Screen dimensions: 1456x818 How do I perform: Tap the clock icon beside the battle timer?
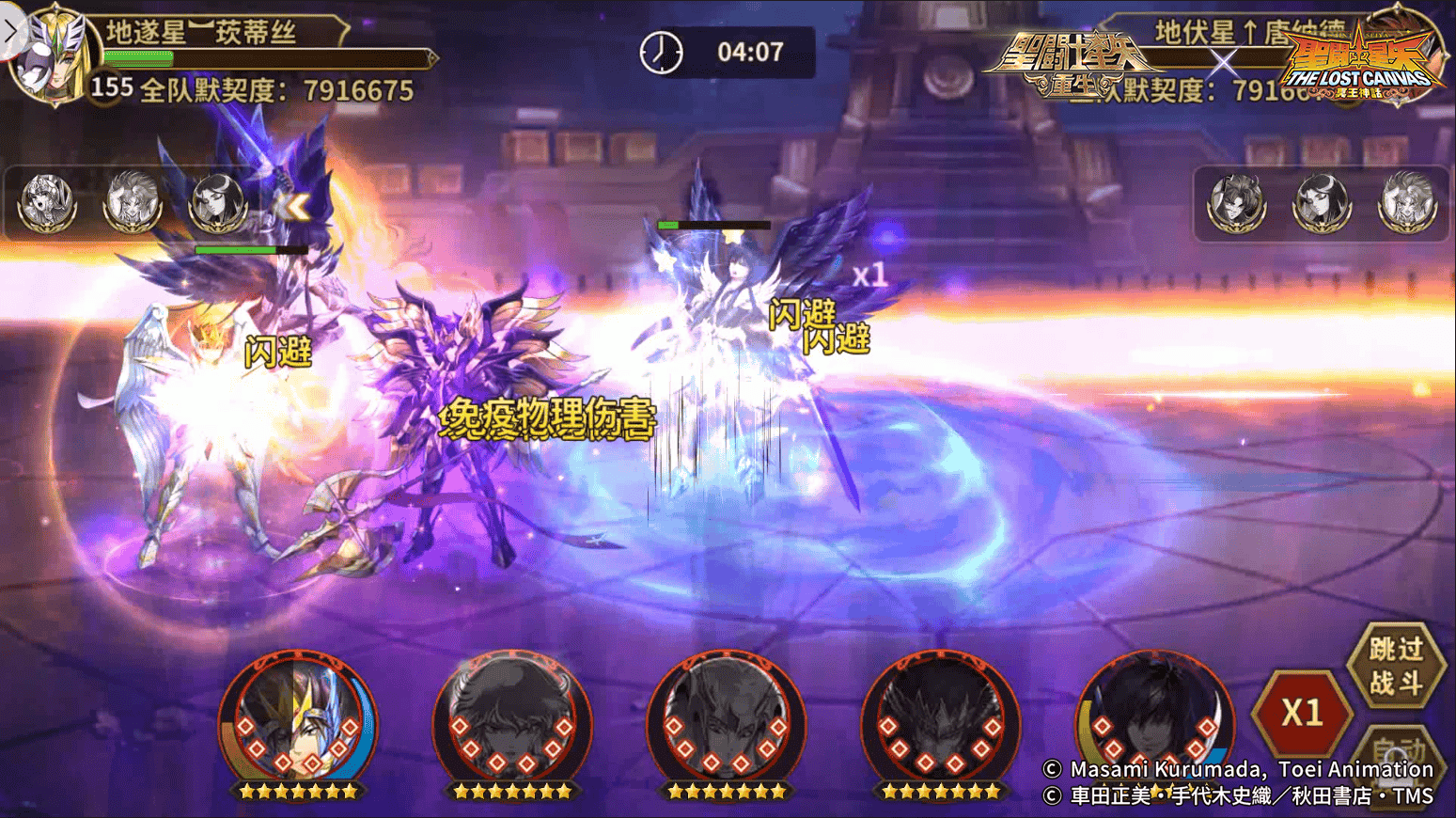(663, 53)
